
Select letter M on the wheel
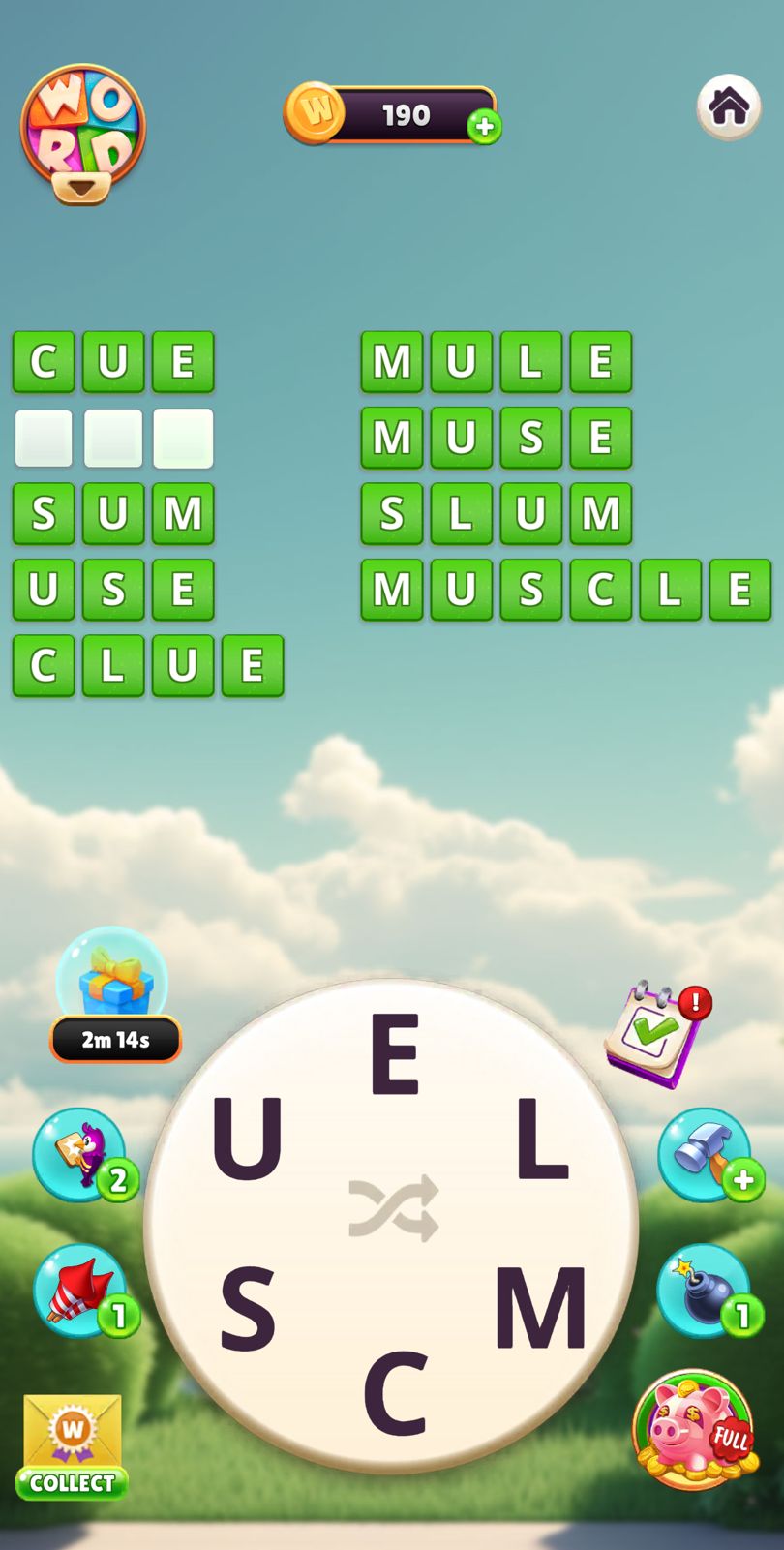tap(540, 1307)
